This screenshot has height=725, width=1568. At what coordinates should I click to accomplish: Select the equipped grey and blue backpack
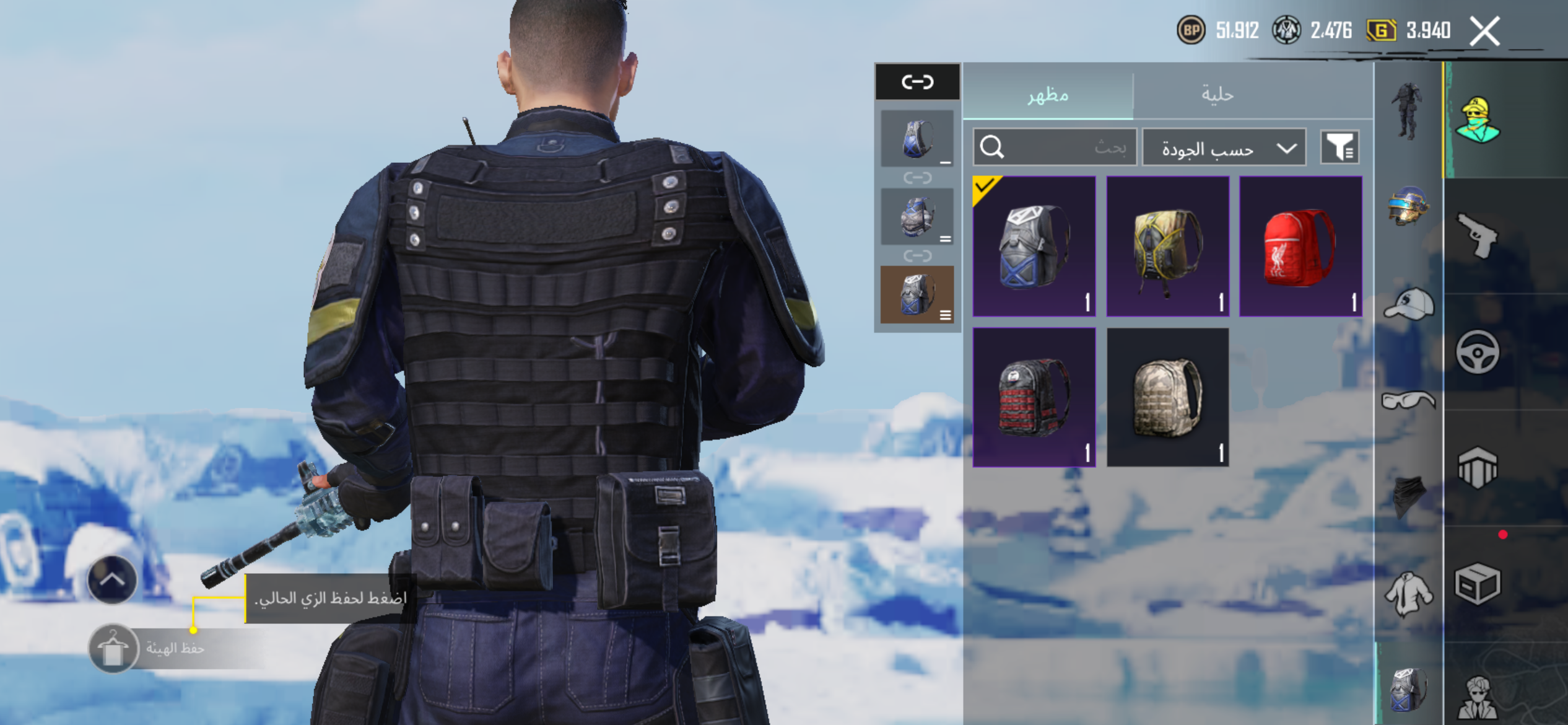1034,247
